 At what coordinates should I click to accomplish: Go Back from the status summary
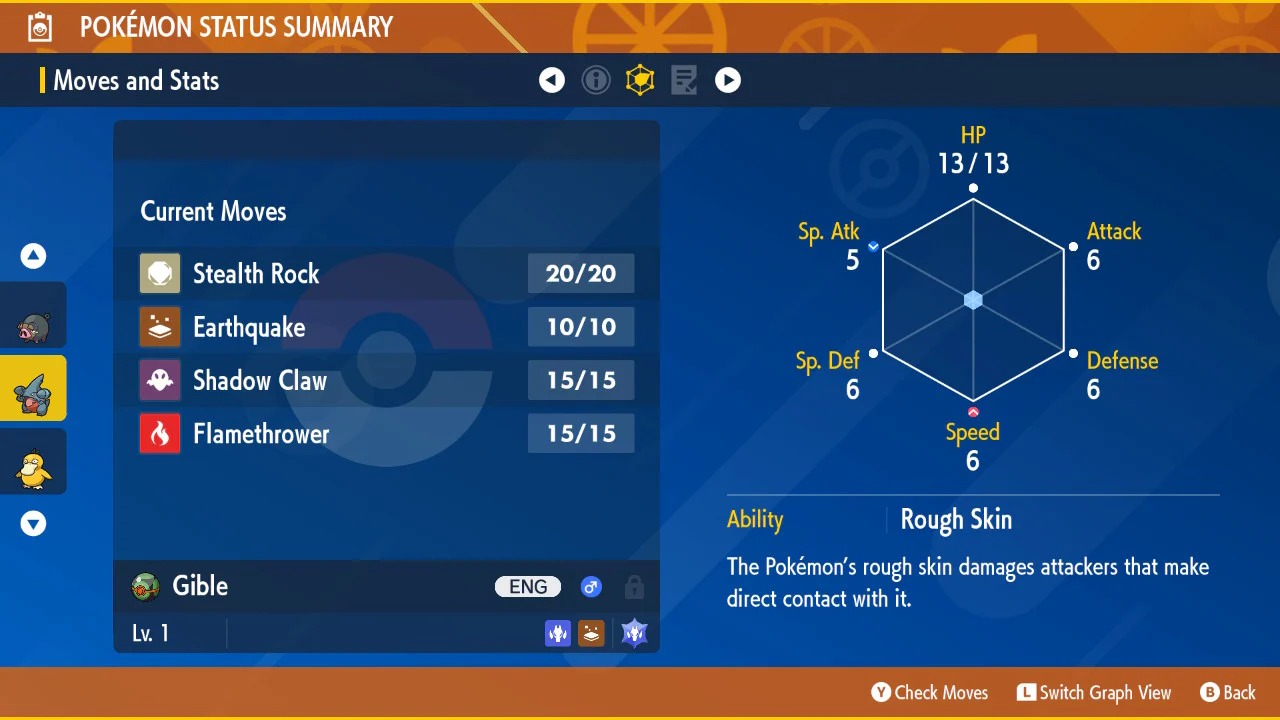pos(1228,692)
